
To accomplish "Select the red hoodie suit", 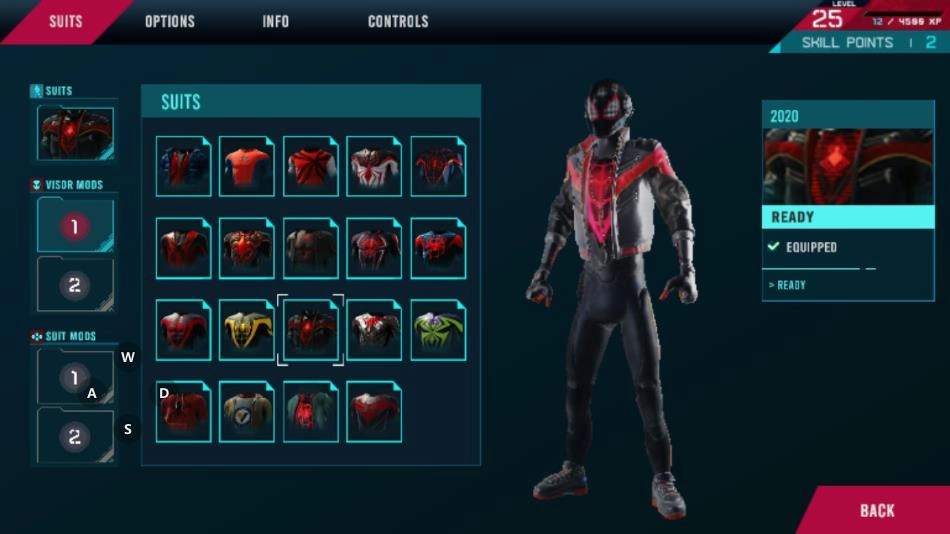I will tap(183, 412).
